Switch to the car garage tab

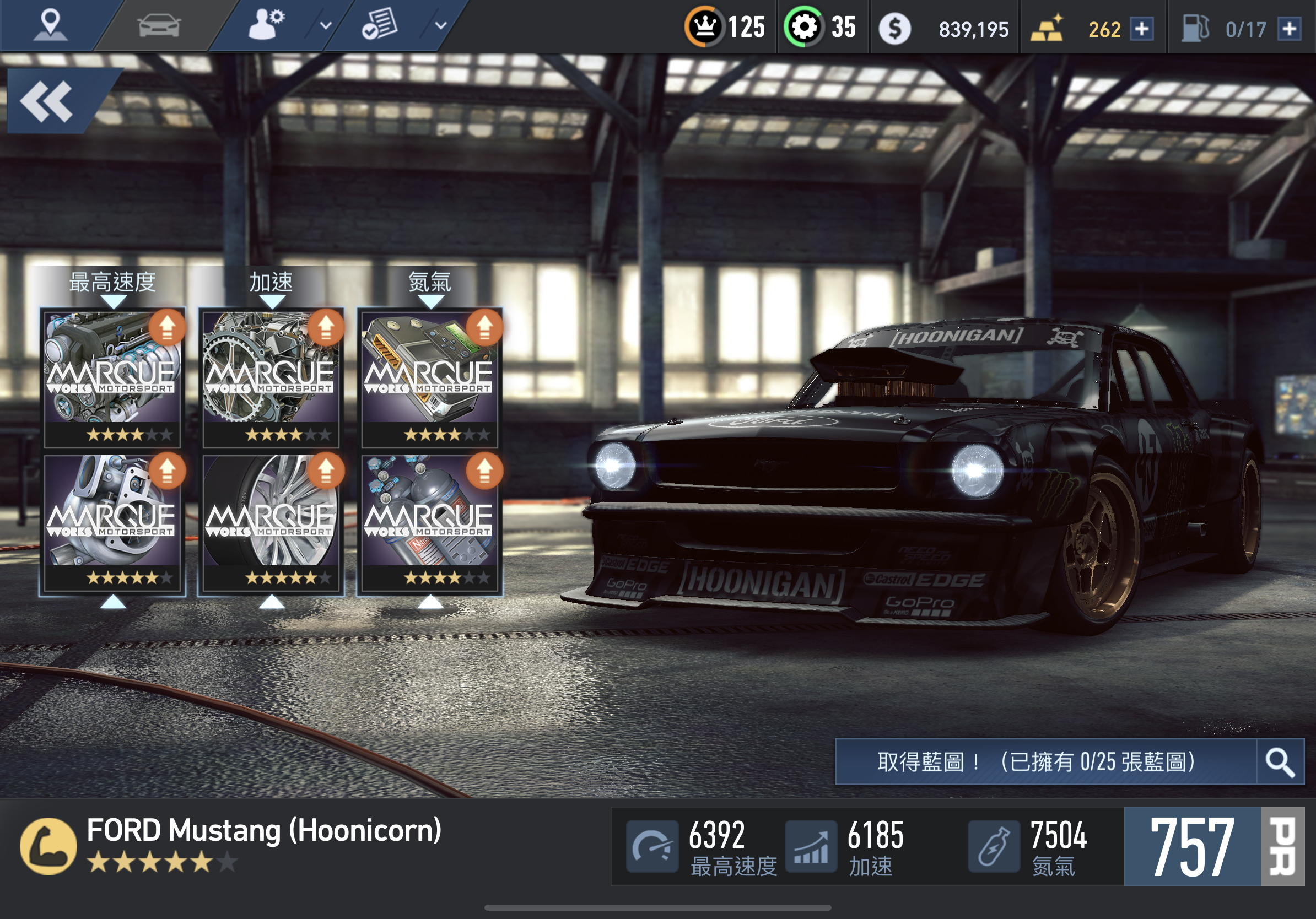click(159, 26)
